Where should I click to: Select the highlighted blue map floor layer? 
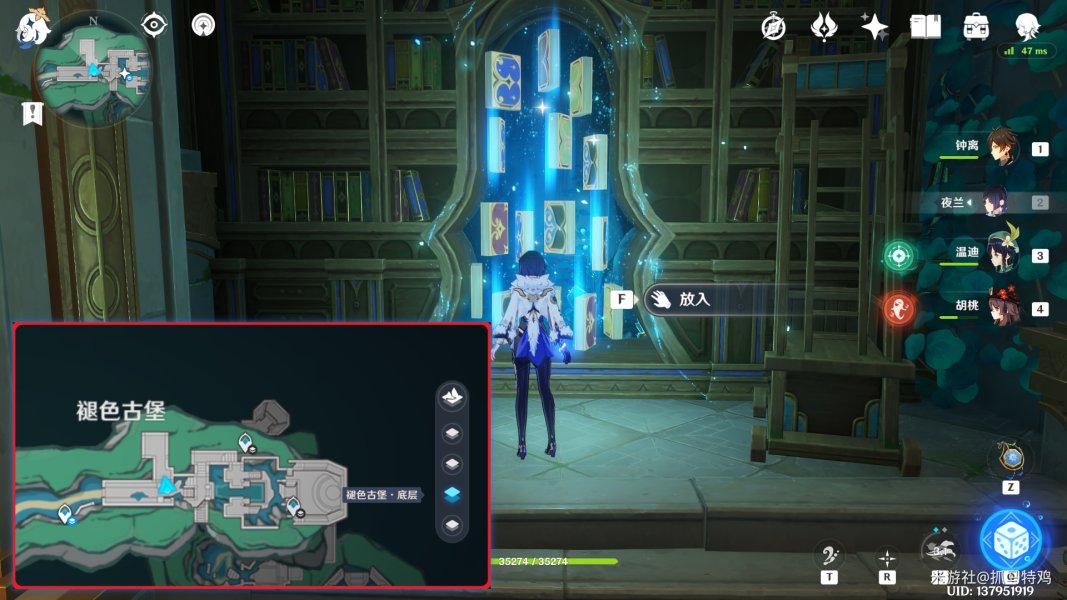coord(452,494)
